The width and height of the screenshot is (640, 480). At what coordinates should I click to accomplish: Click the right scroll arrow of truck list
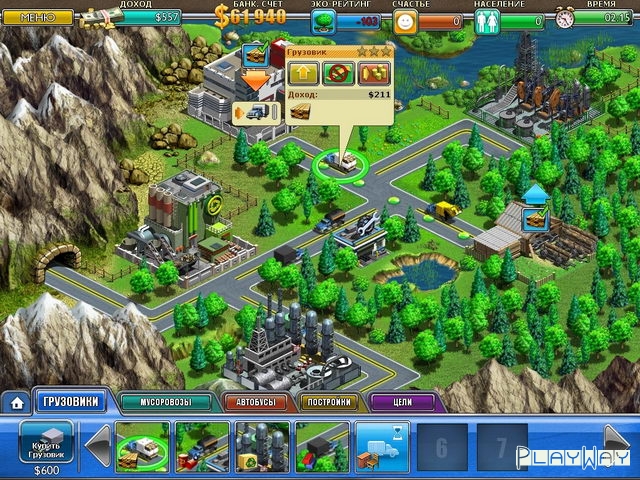617,441
